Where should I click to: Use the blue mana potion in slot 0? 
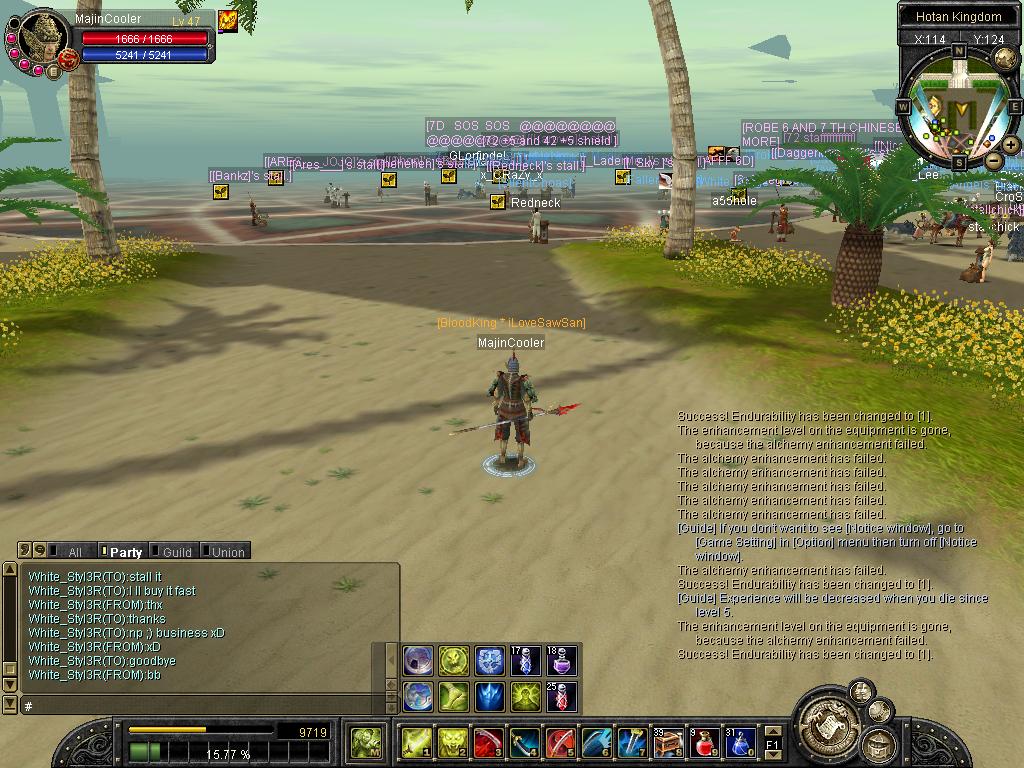pos(740,743)
